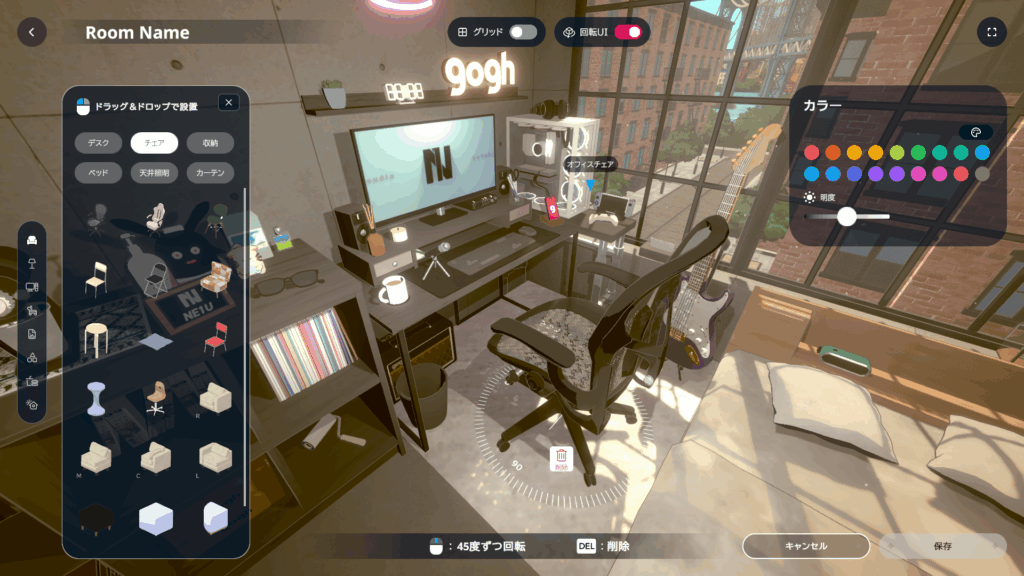Choose the round wooden stool thumbnail
The height and width of the screenshot is (576, 1024).
point(96,339)
